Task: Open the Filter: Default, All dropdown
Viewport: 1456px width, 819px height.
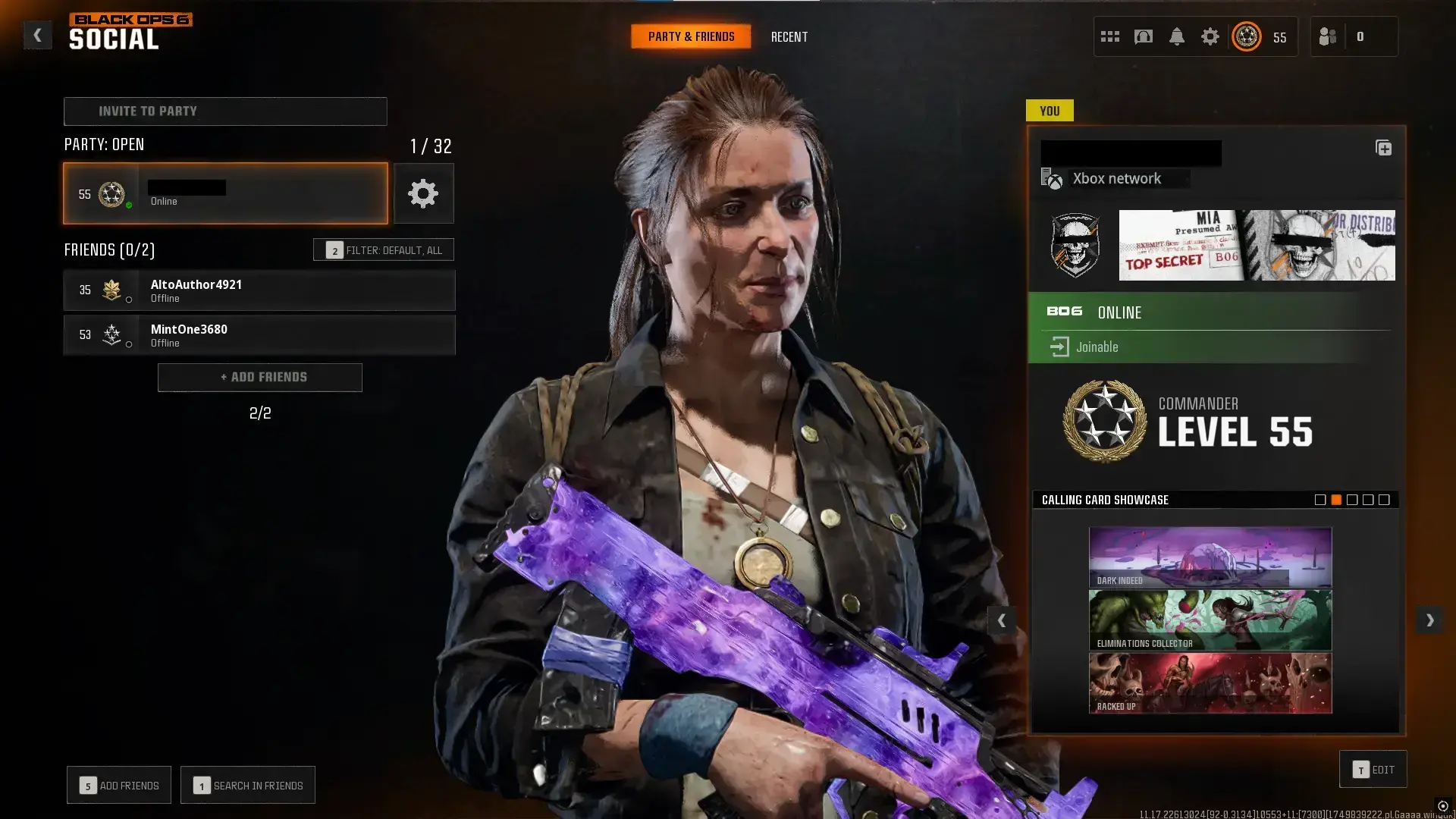Action: click(x=384, y=249)
